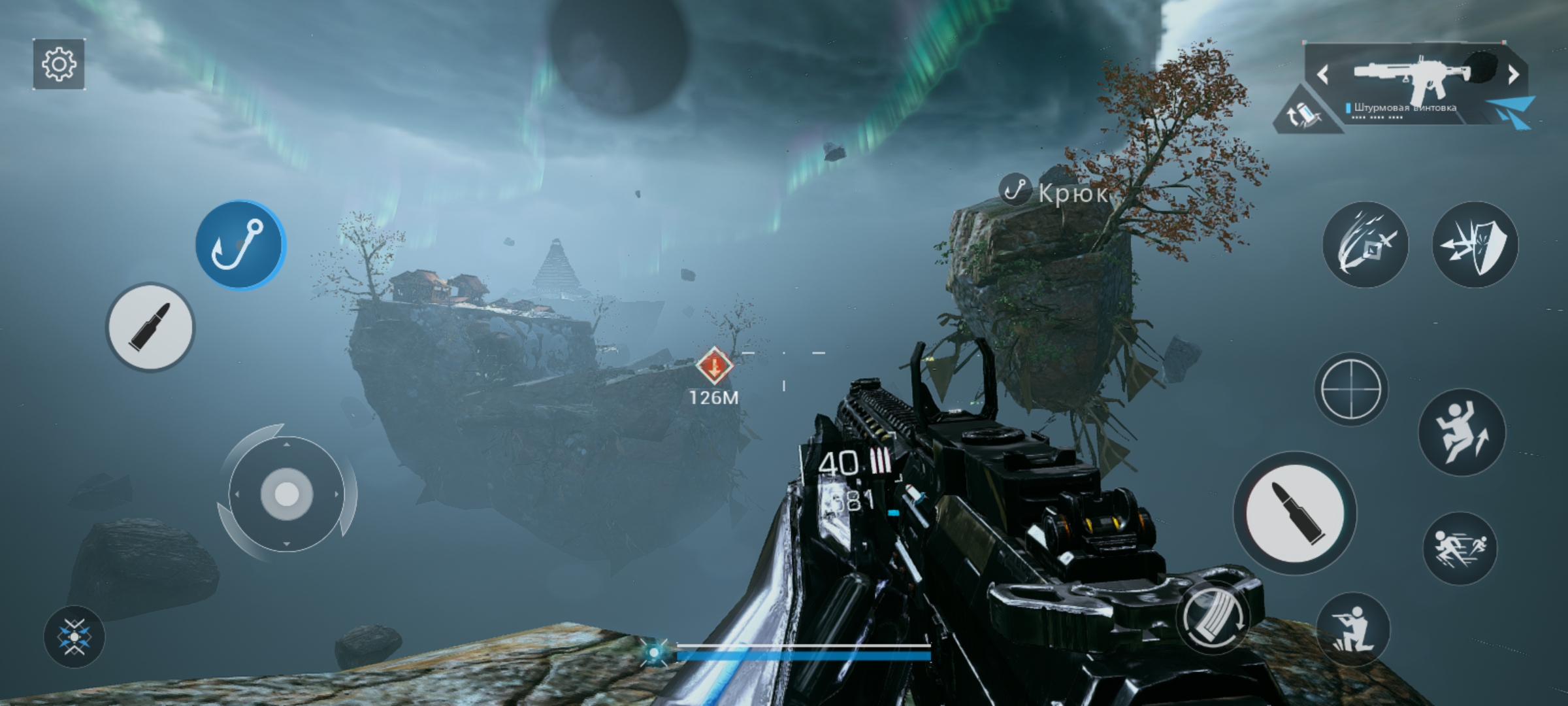Tap the virtual movement joystick

point(286,494)
